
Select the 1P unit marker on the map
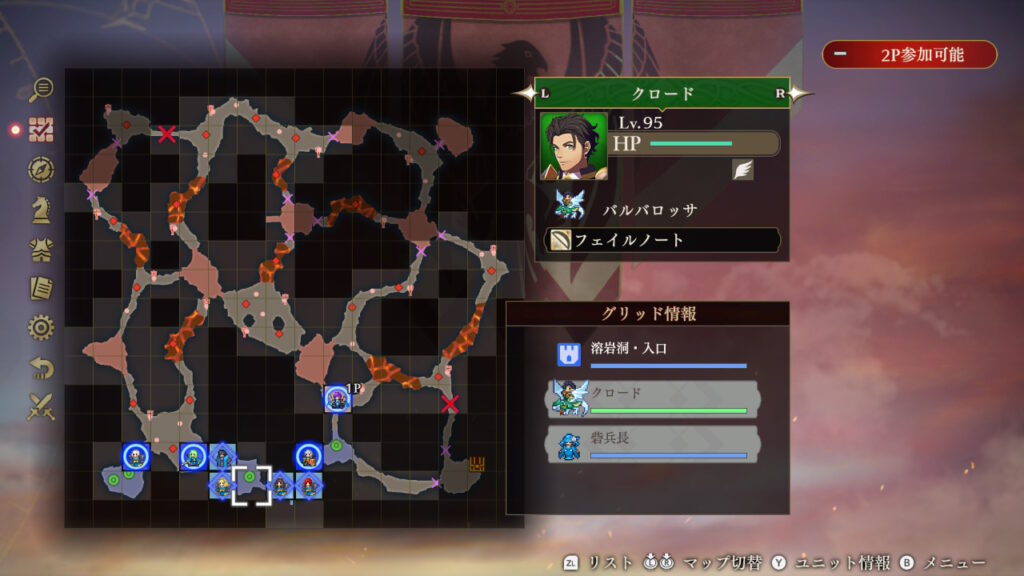click(x=337, y=398)
